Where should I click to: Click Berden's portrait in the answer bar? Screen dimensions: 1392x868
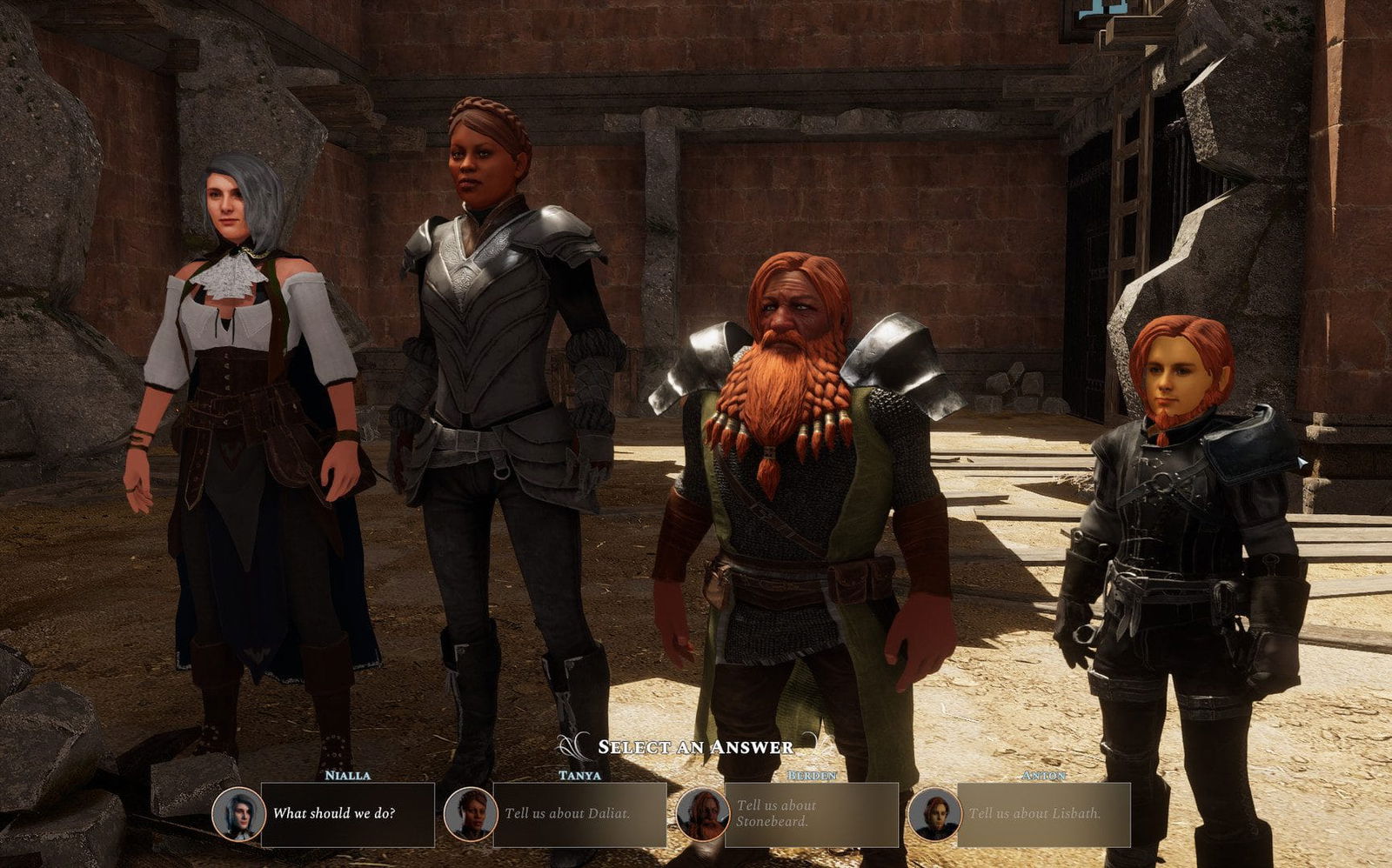pyautogui.click(x=703, y=814)
